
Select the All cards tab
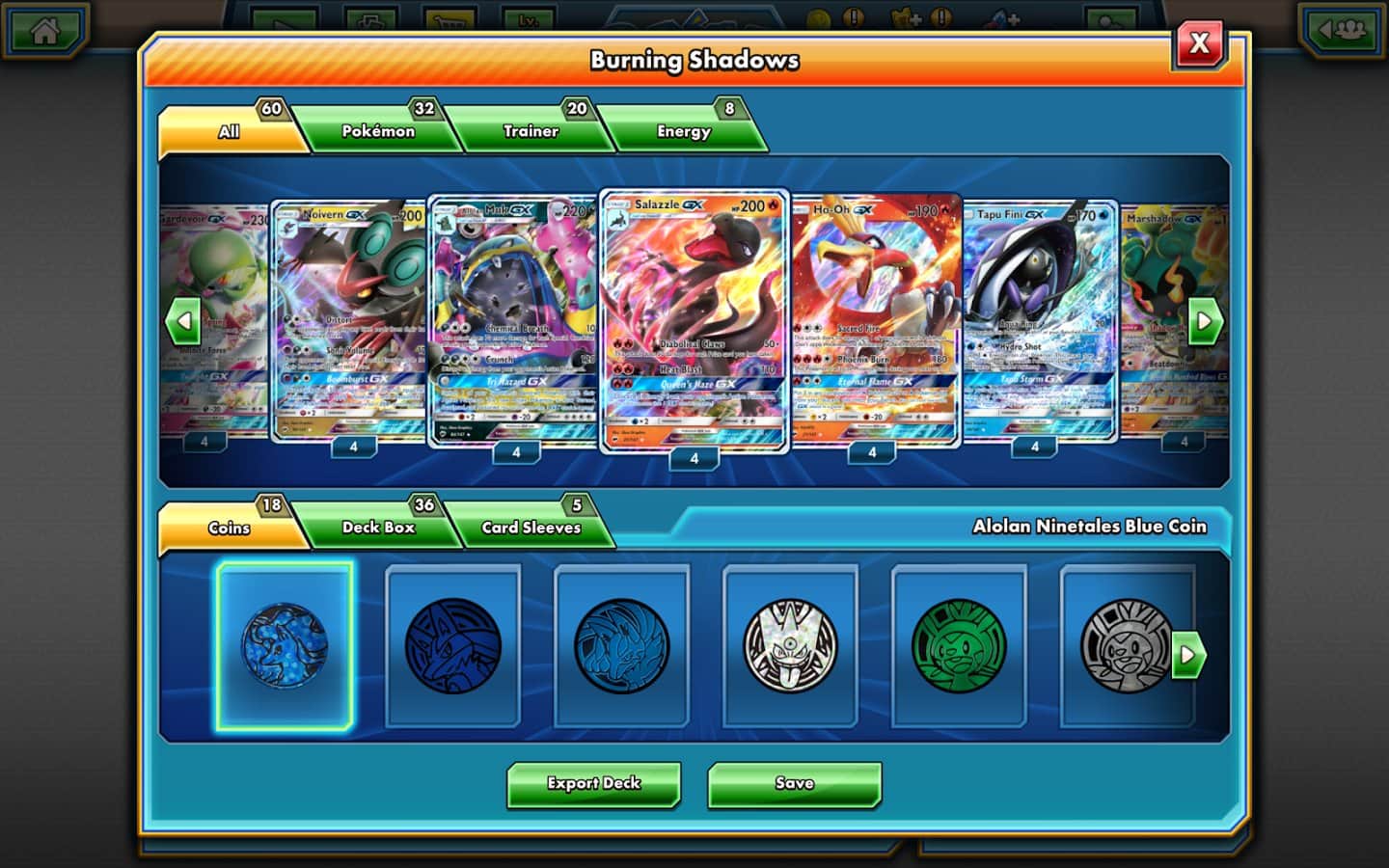pos(229,131)
